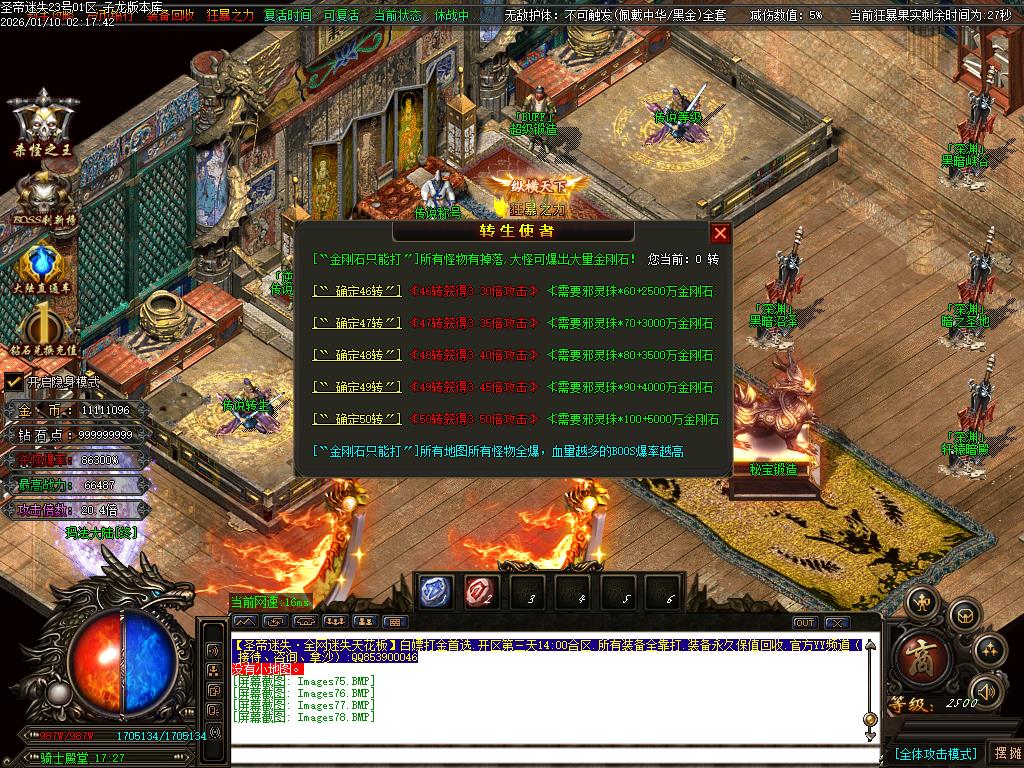The width and height of the screenshot is (1024, 768).
Task: Choose the 确定50转 rebirth option
Action: pos(357,419)
